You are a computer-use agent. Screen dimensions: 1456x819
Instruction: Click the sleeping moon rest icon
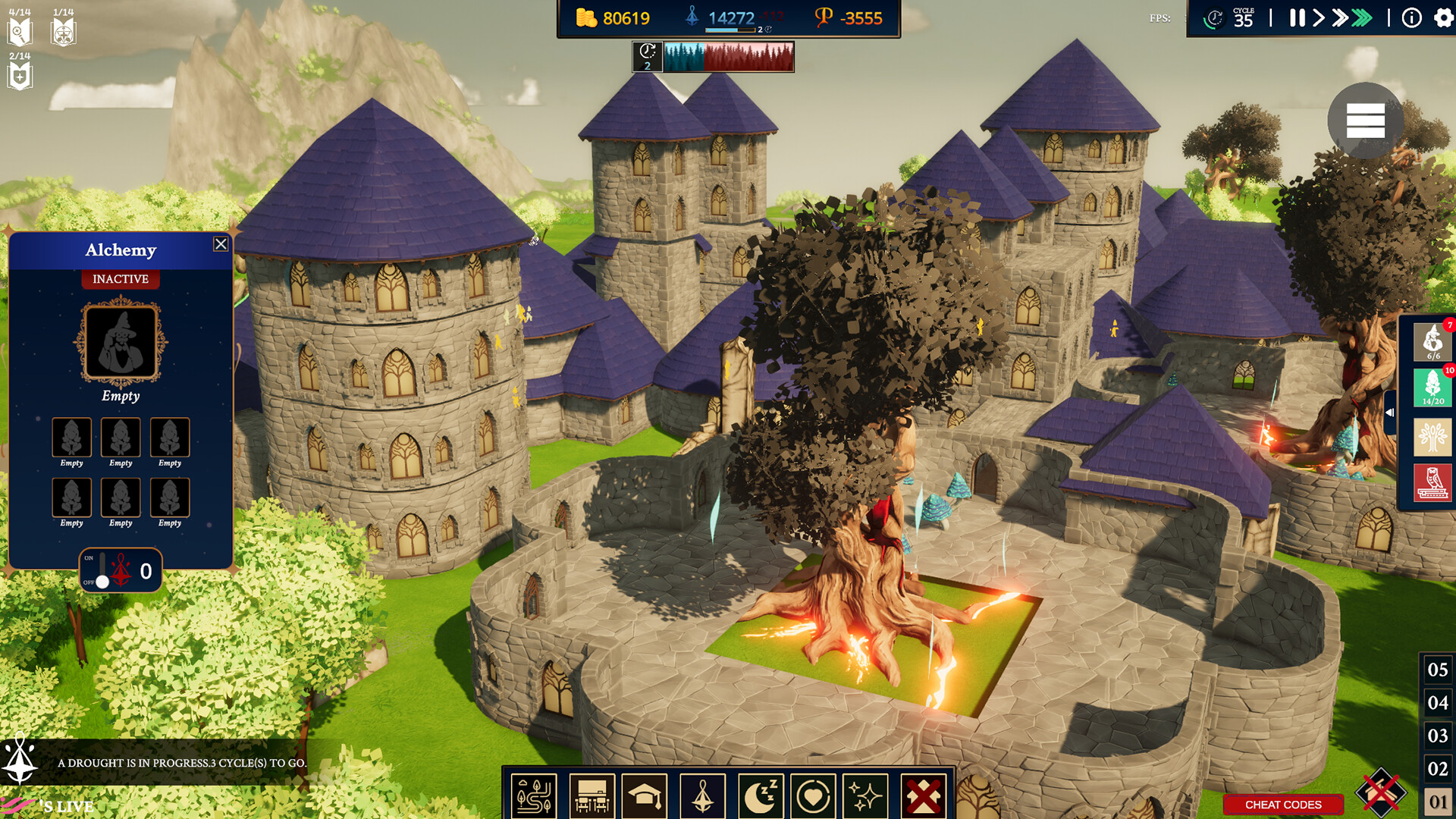[759, 795]
